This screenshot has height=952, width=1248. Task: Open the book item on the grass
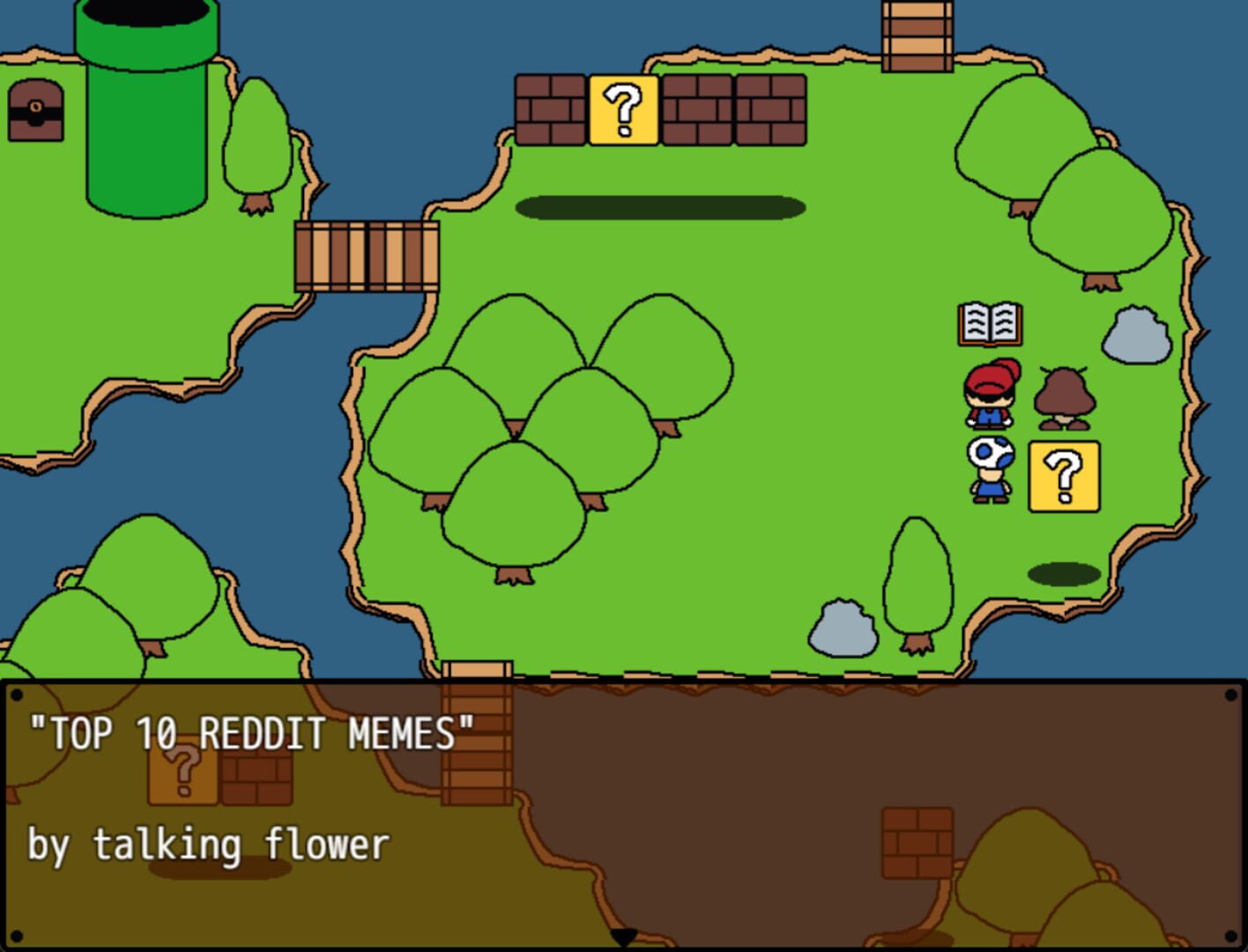pyautogui.click(x=989, y=324)
